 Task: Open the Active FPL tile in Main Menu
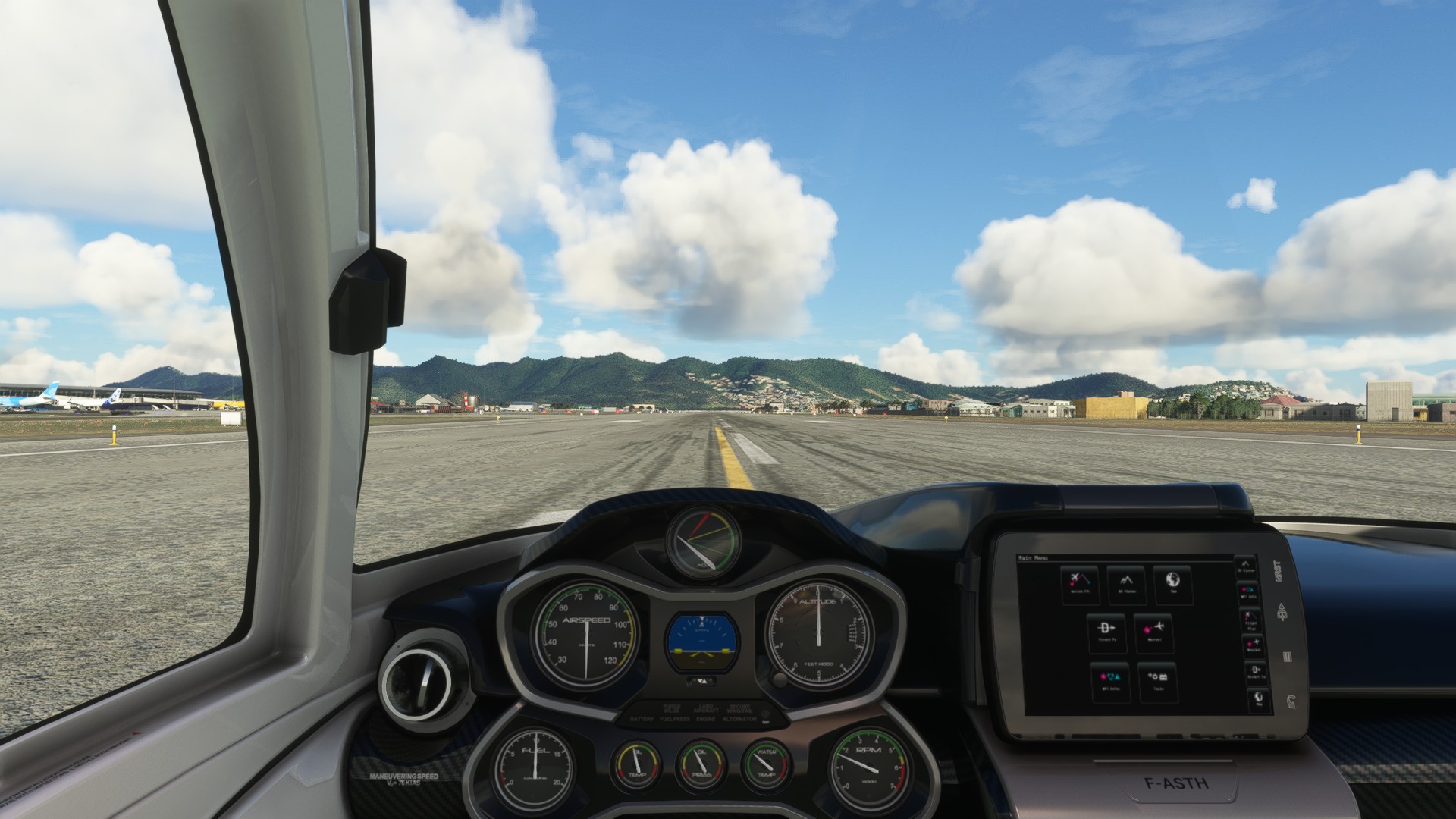1079,584
